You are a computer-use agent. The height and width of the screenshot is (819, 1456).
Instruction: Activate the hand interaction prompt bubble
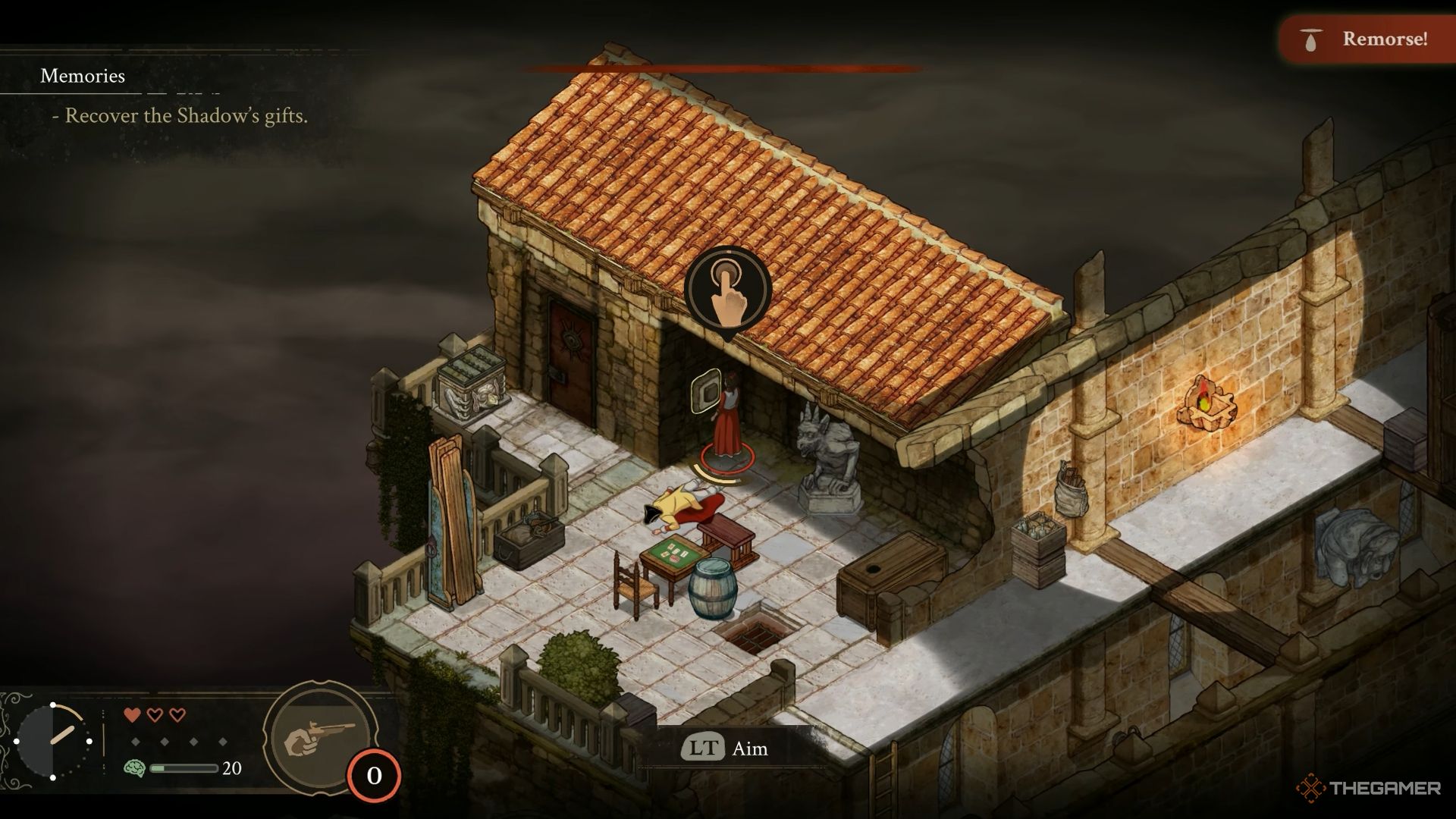tap(727, 290)
